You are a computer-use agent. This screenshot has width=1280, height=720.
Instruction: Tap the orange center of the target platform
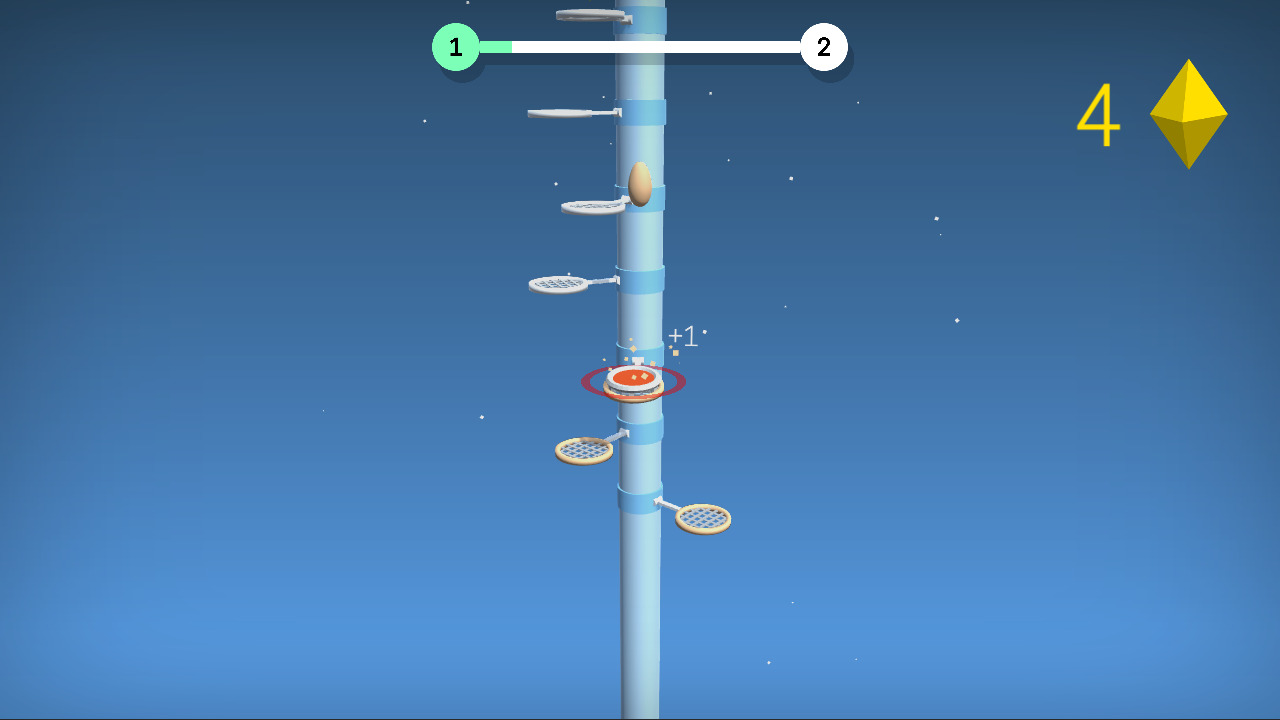click(633, 378)
